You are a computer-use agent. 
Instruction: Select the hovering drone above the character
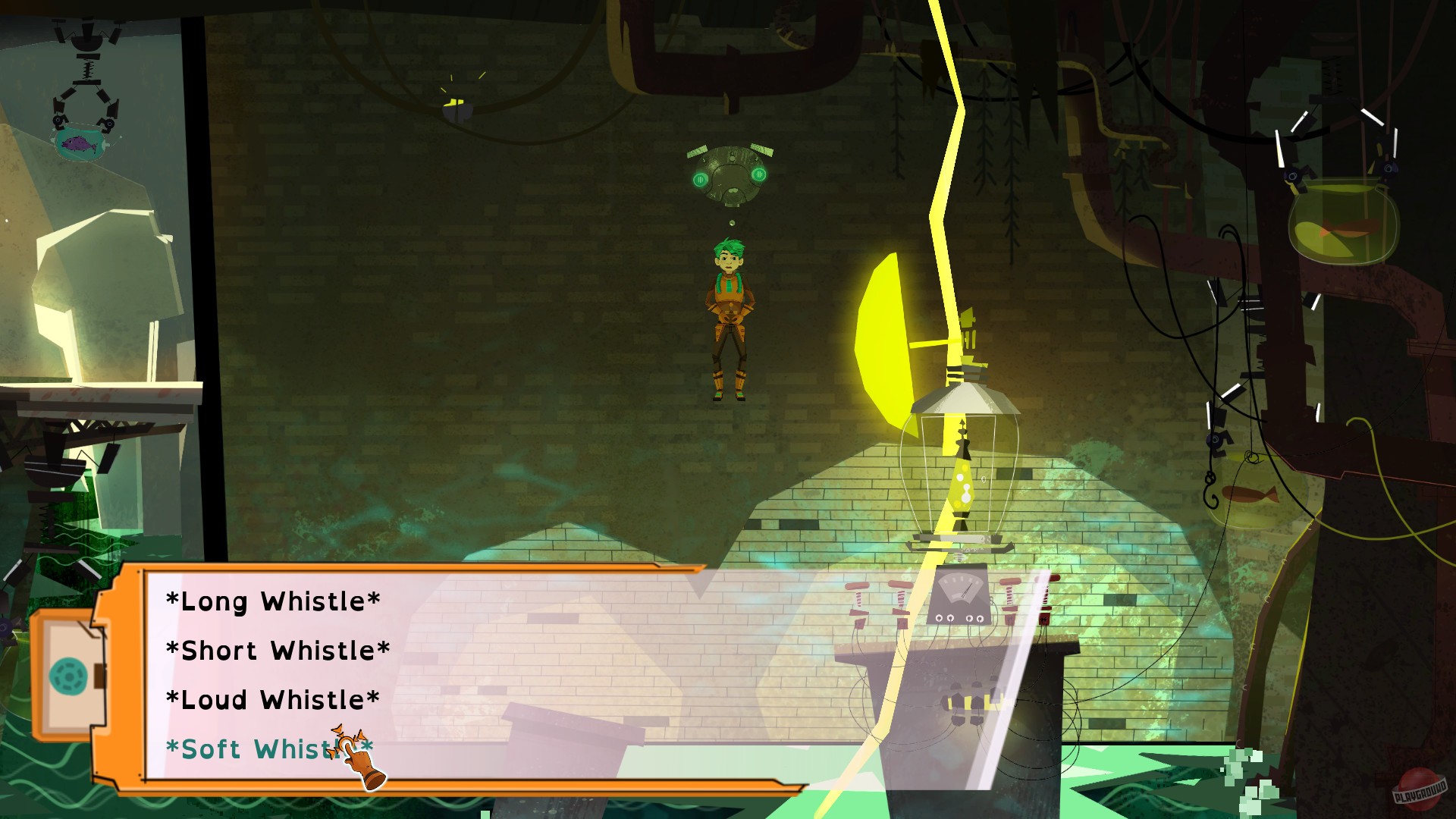728,174
